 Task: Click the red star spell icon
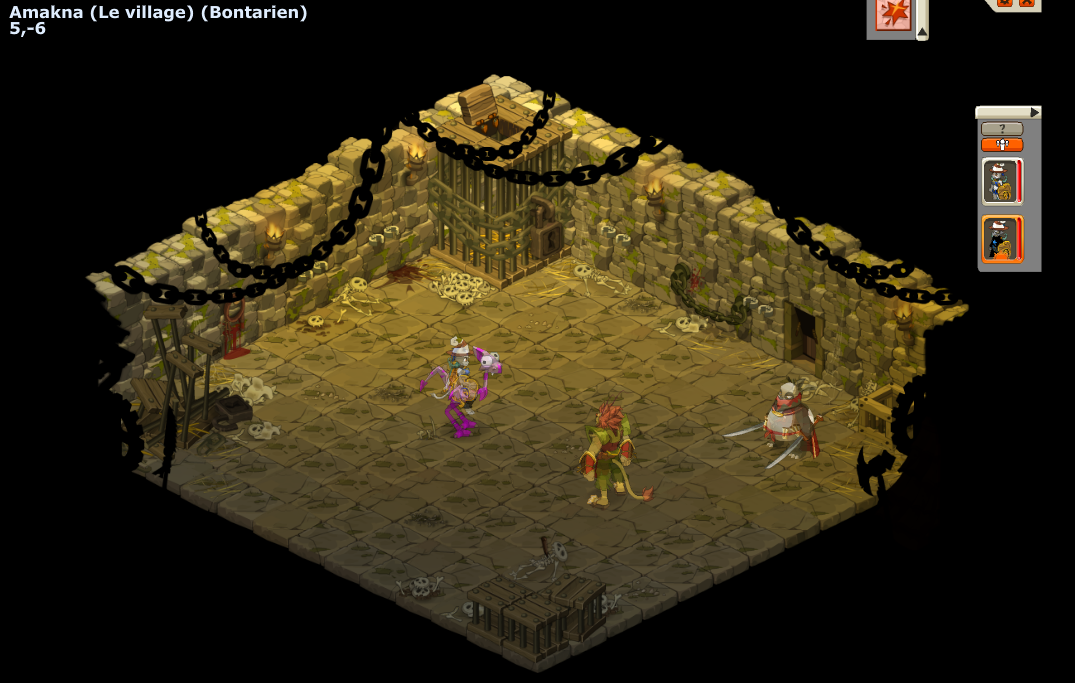coord(893,14)
